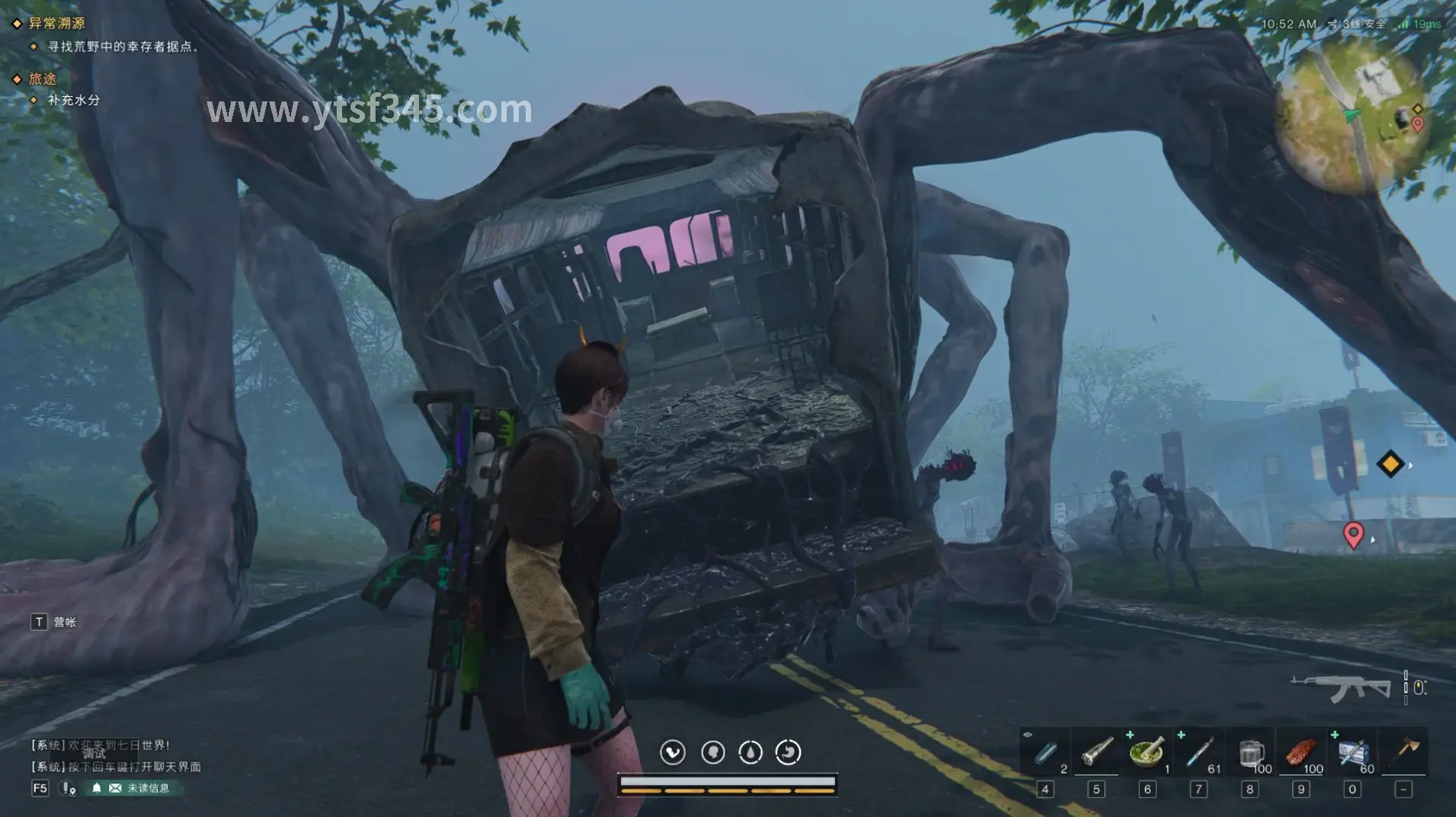Viewport: 1456px width, 817px height.
Task: Open the circular minimap
Action: click(1350, 114)
